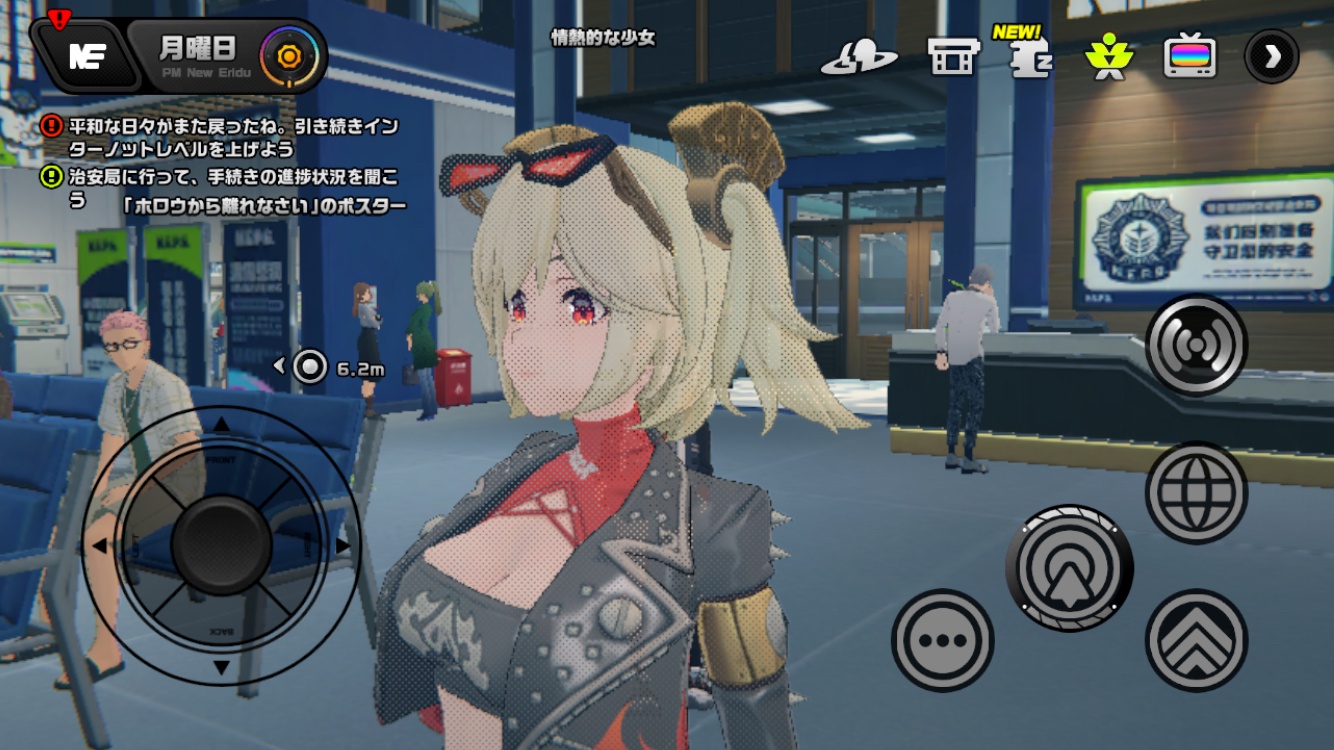Open the three-dots more options button
The height and width of the screenshot is (750, 1334).
point(942,640)
